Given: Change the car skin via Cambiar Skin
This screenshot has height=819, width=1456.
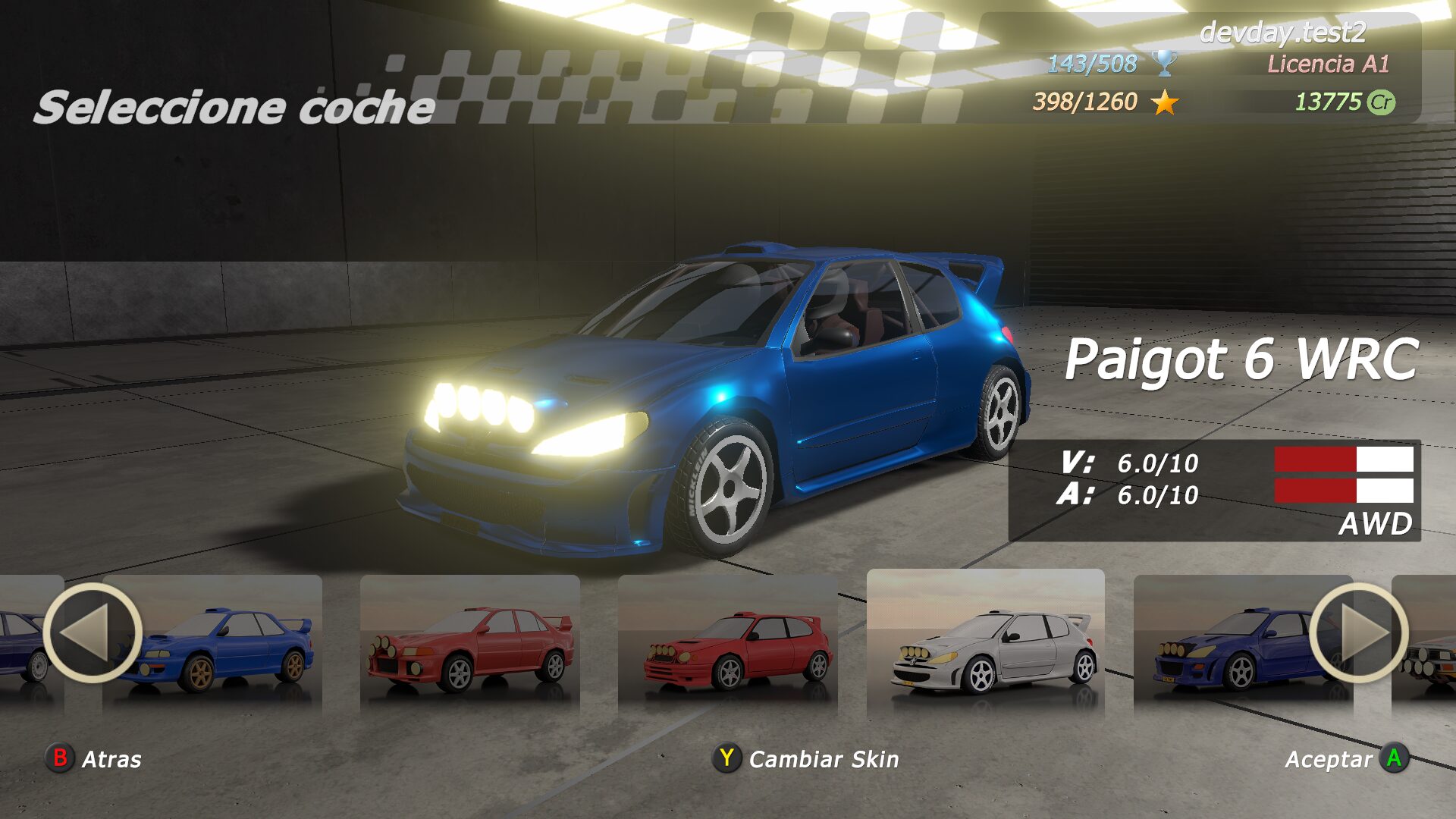Looking at the screenshot, I should point(806,758).
